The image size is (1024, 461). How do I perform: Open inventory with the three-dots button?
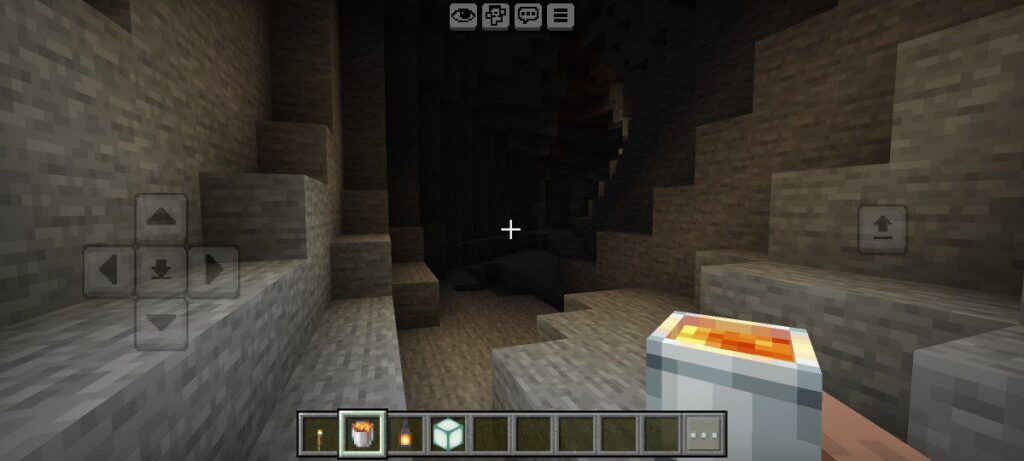[x=704, y=434]
